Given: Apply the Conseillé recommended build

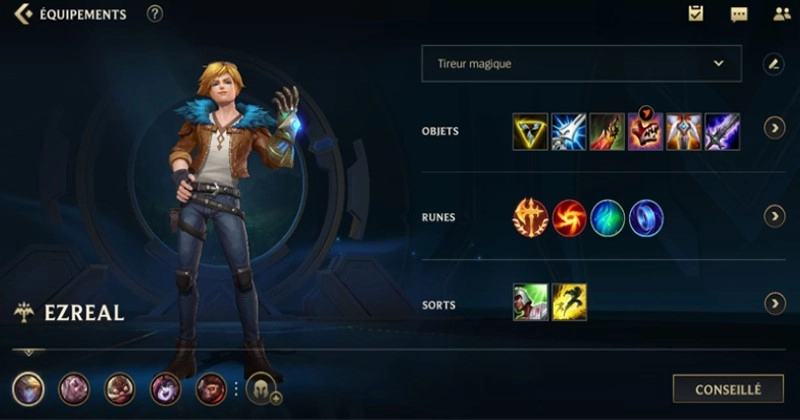Looking at the screenshot, I should pos(727,389).
